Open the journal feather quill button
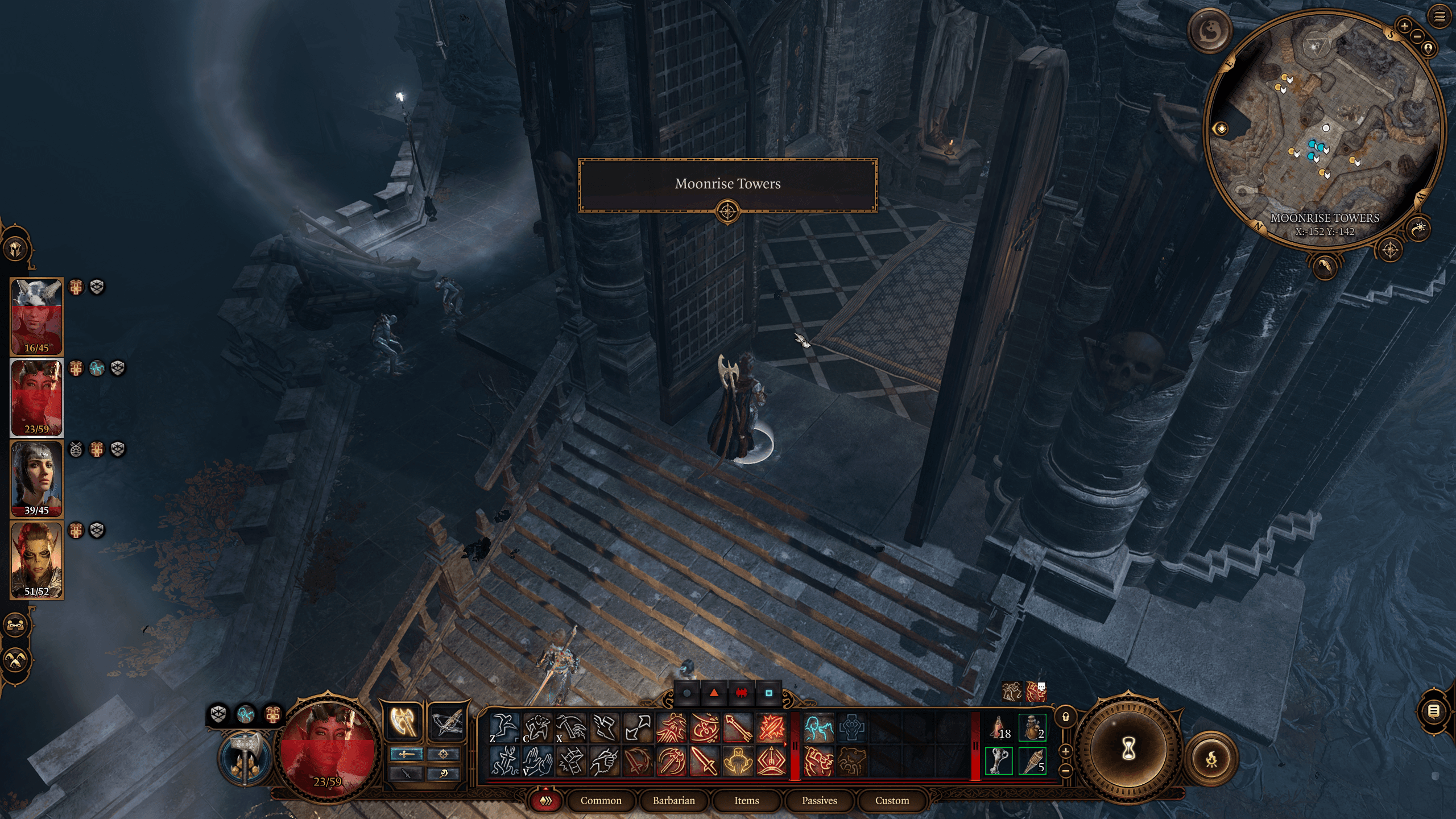 1325,266
